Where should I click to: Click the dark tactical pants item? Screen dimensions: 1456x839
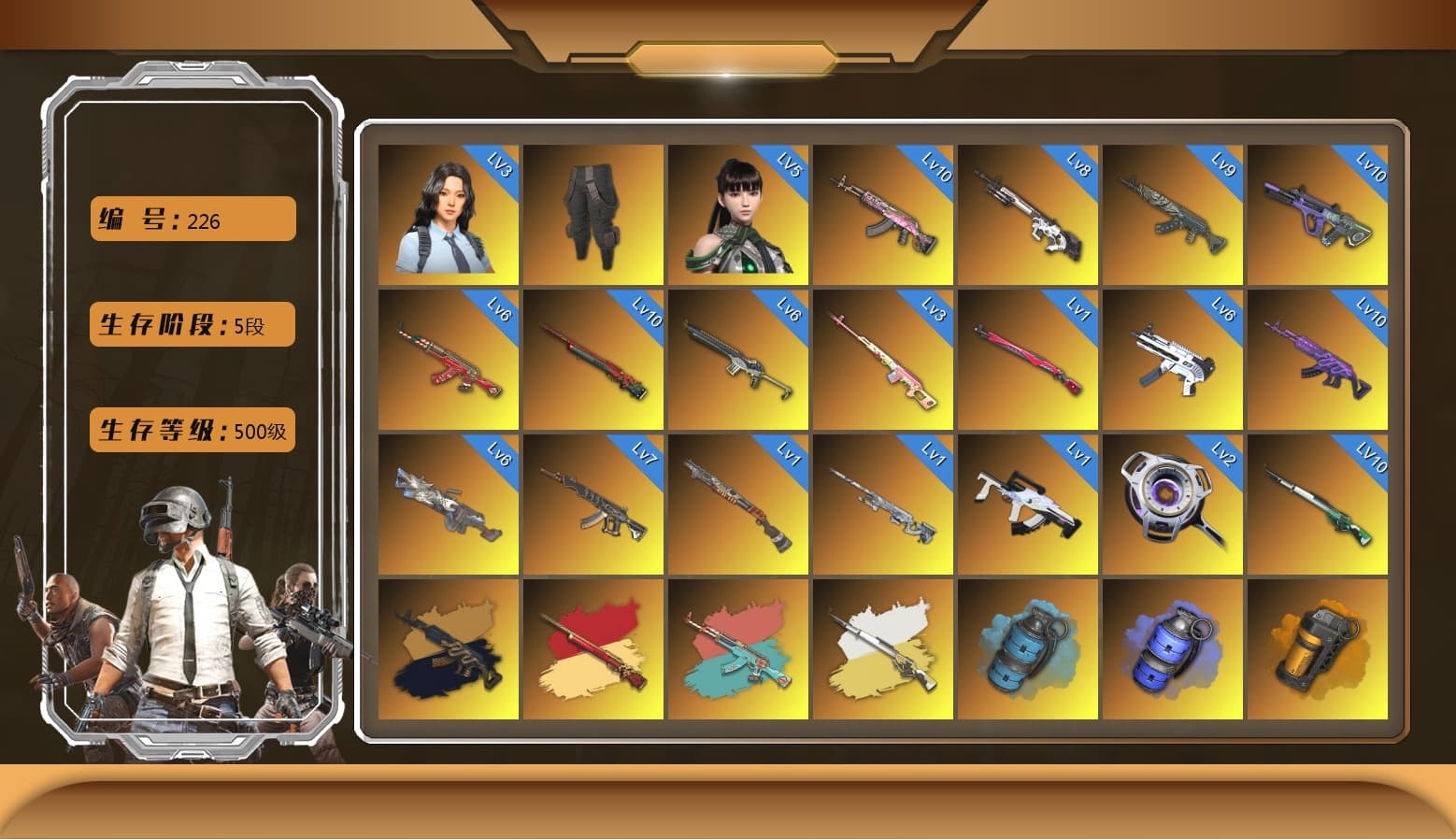point(592,212)
